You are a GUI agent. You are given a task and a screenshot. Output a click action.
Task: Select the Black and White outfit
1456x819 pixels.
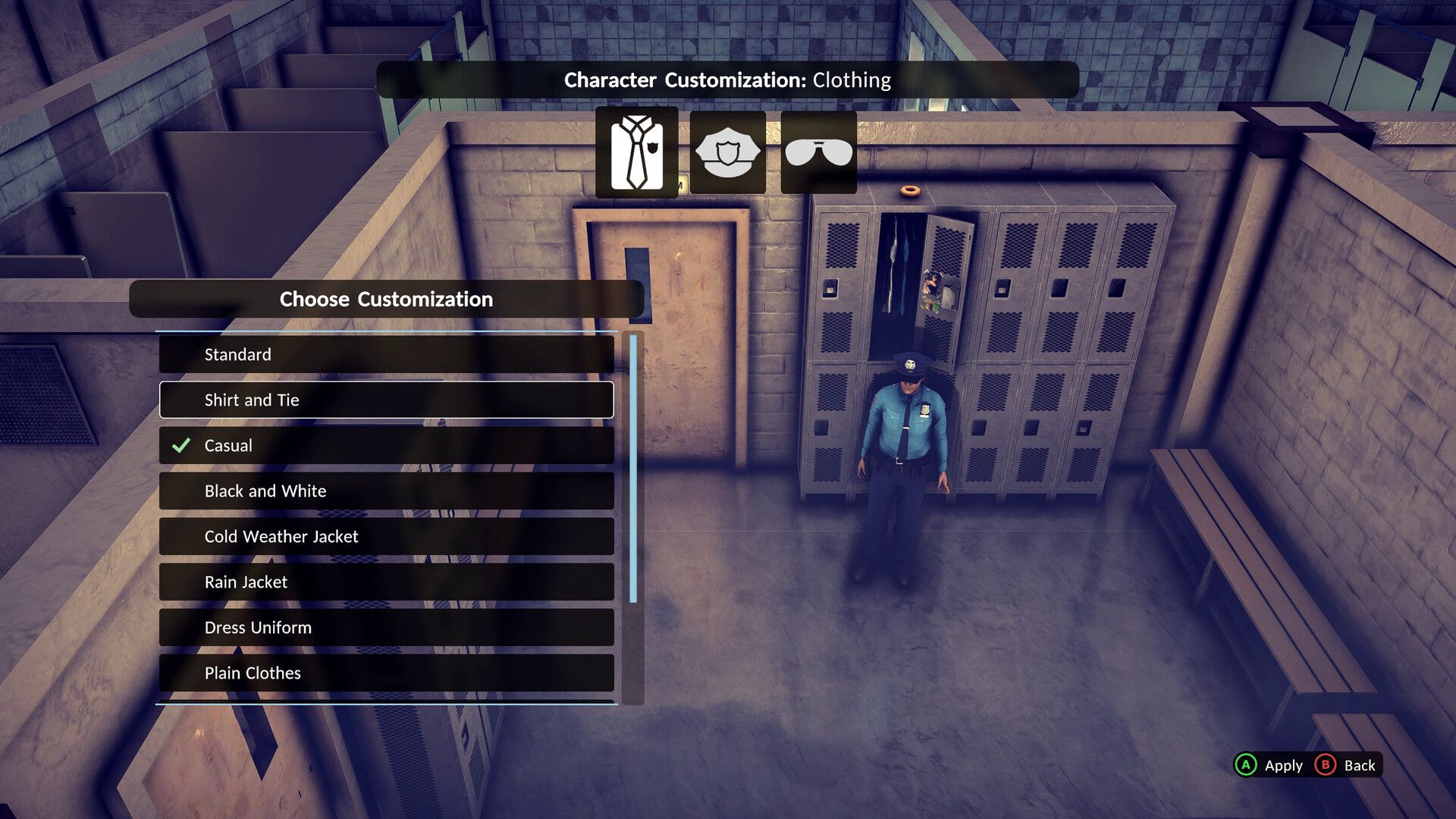click(386, 491)
